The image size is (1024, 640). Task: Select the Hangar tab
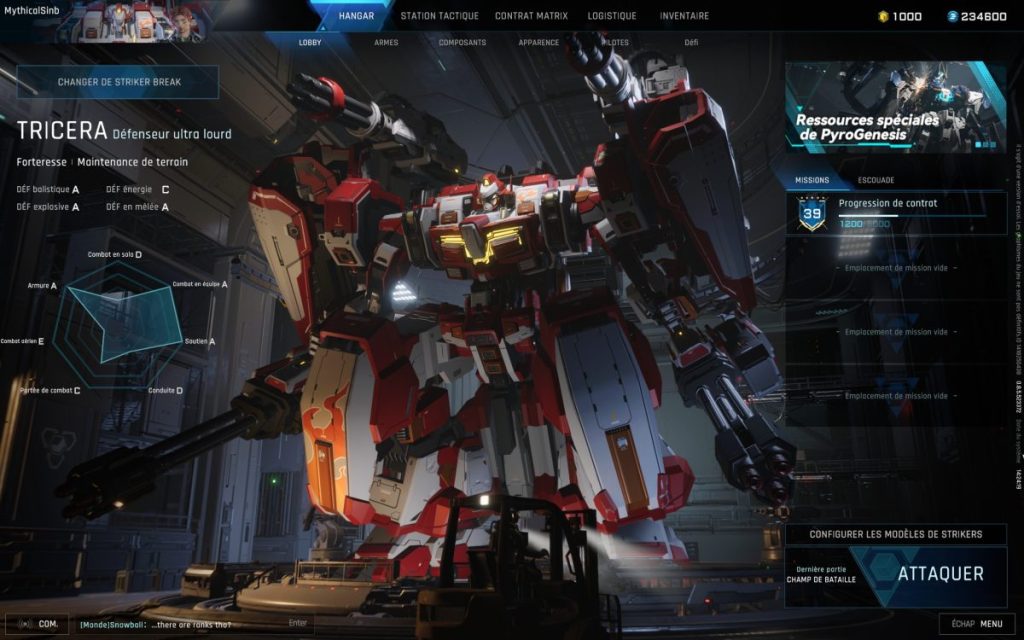click(x=356, y=16)
